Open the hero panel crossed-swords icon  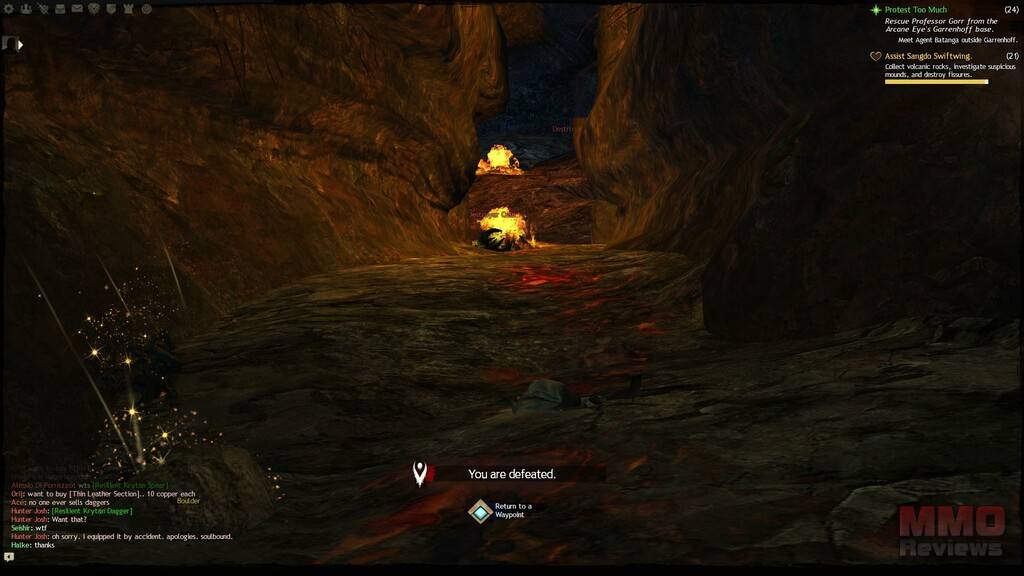point(43,9)
